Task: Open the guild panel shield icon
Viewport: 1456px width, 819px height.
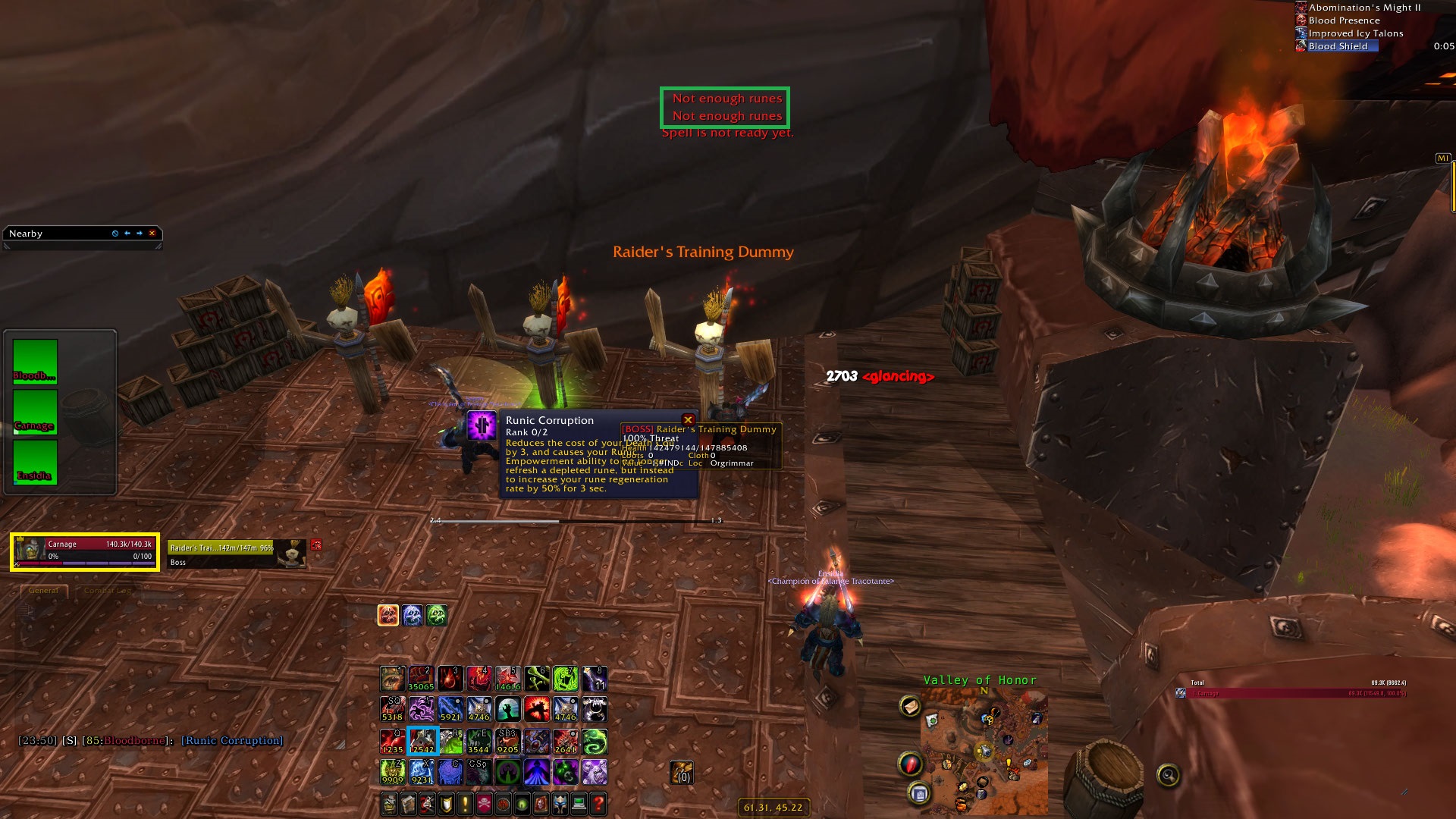Action: (x=446, y=802)
